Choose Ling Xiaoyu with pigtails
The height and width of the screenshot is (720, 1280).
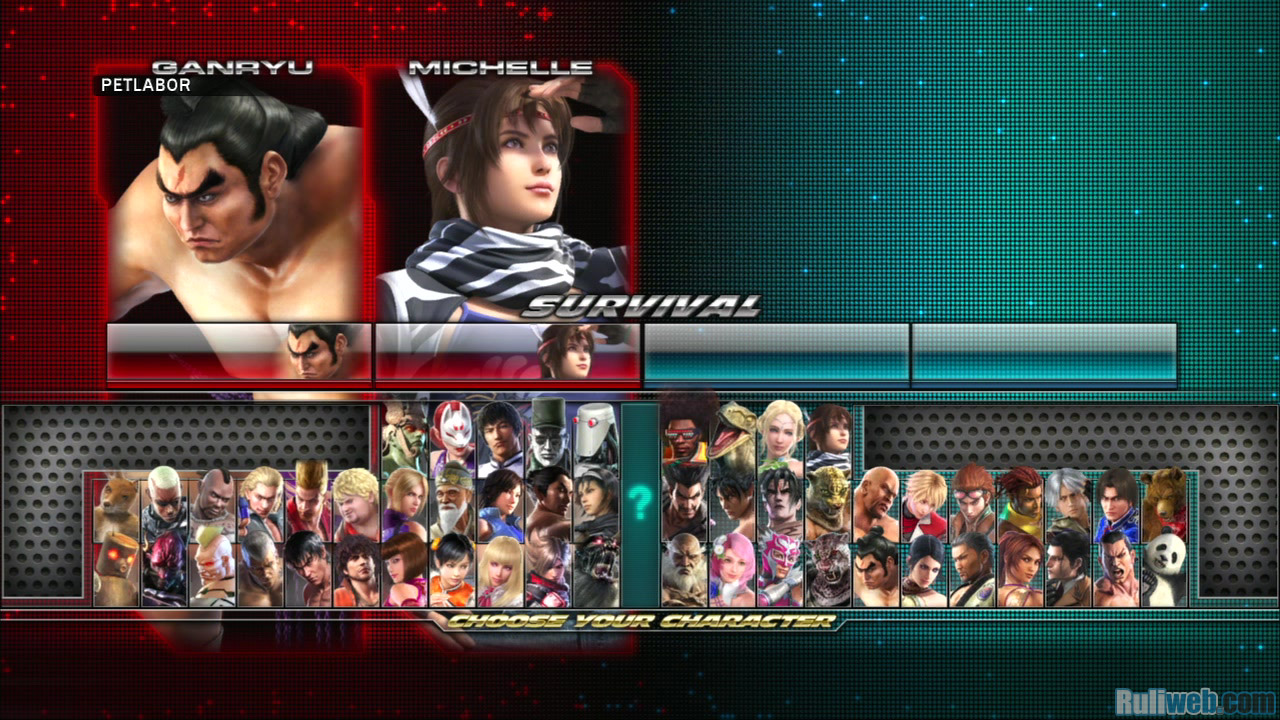pyautogui.click(x=452, y=569)
